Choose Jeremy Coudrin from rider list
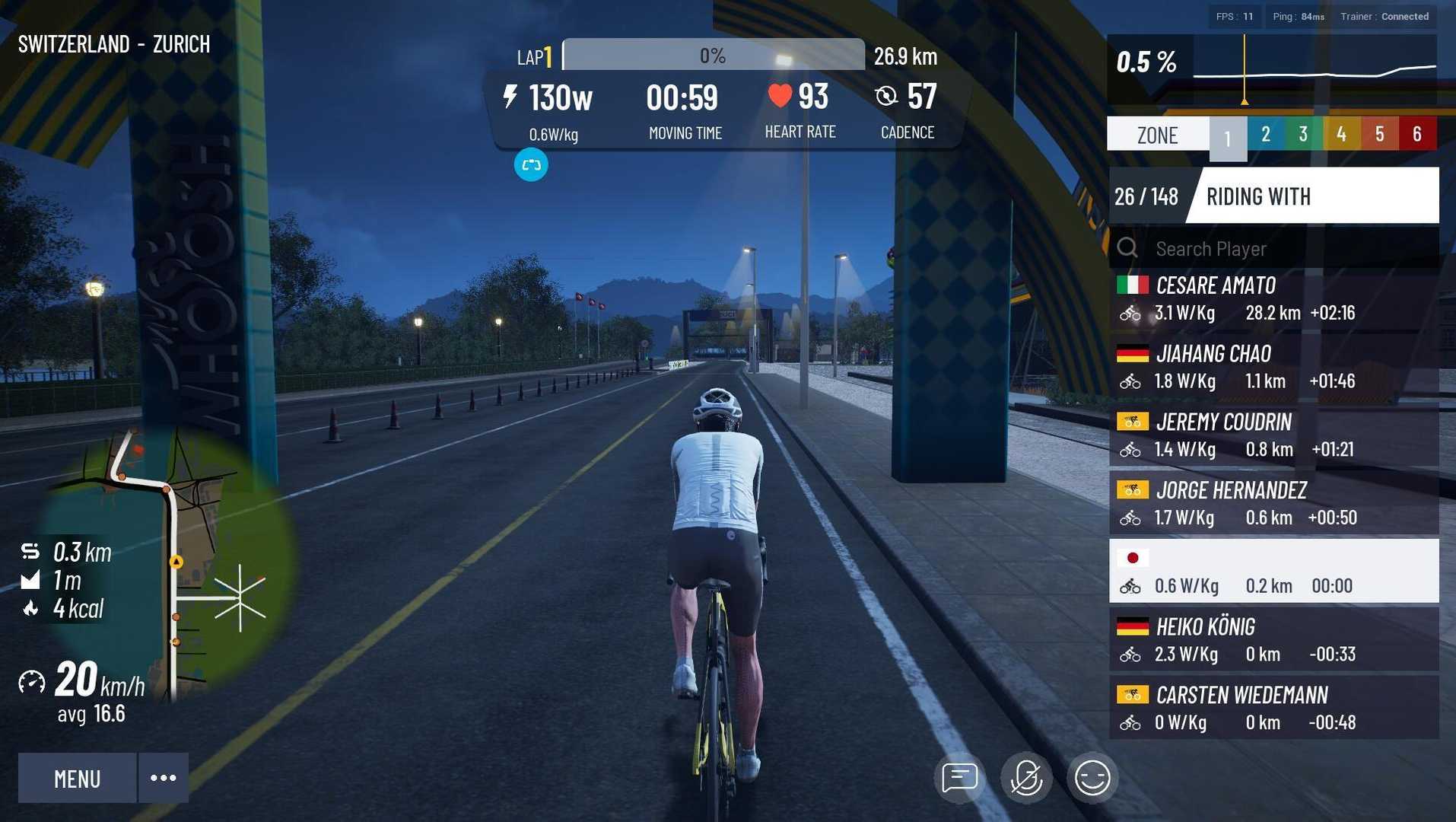Image resolution: width=1456 pixels, height=822 pixels. pos(1273,435)
